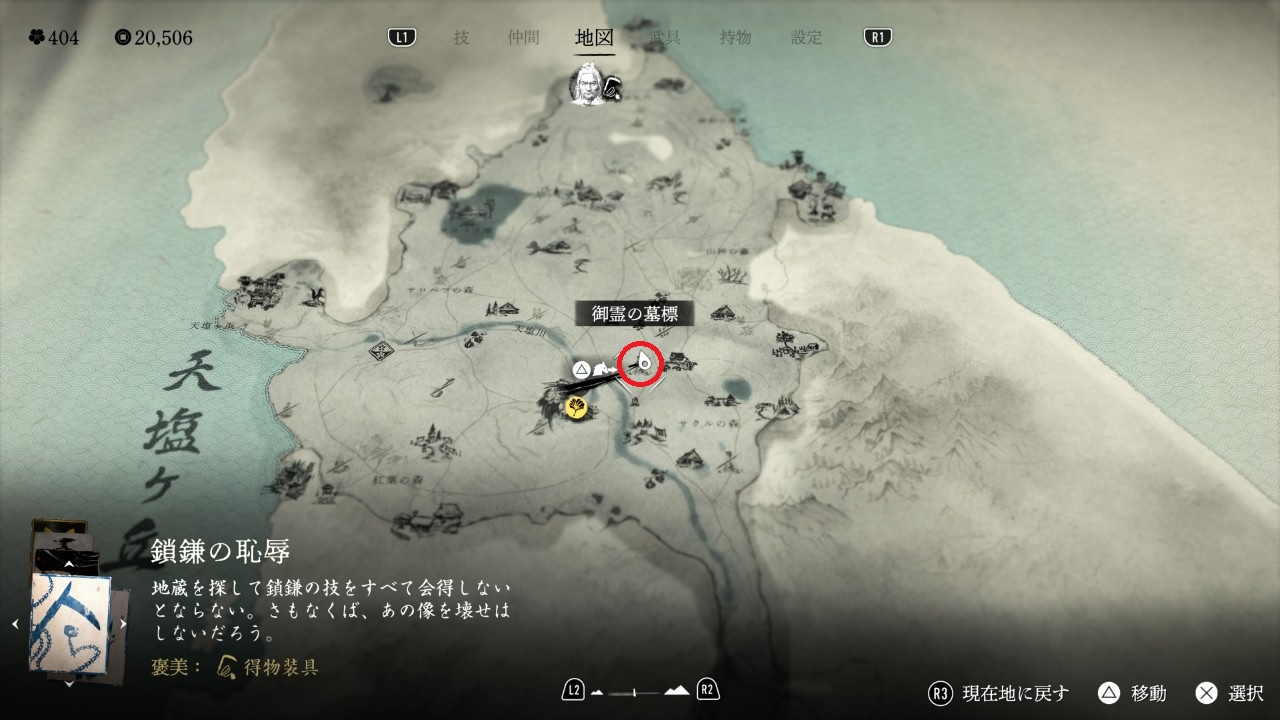Image resolution: width=1280 pixels, height=720 pixels.
Task: Switch to the 技 (techniques) tab
Action: (461, 38)
